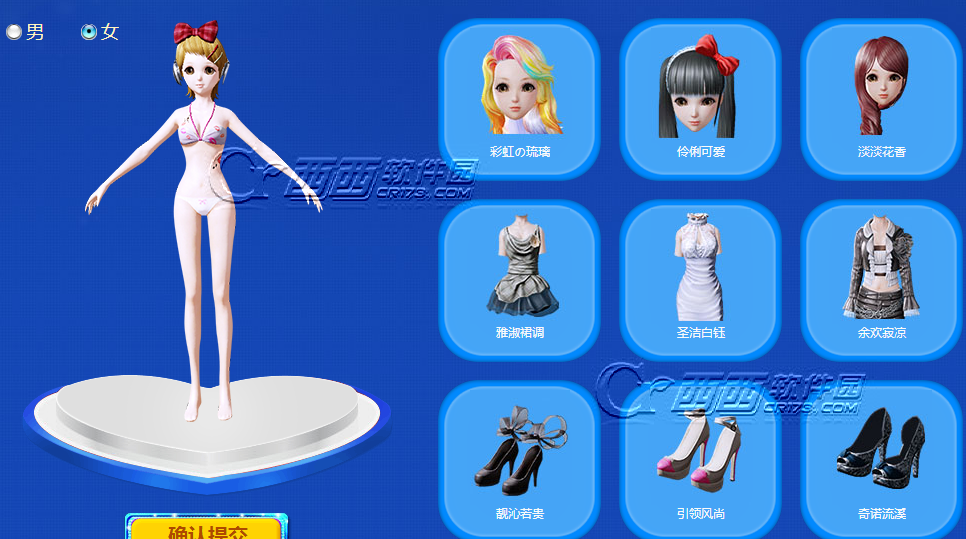This screenshot has height=539, width=966.
Task: Pick the 彩虹の琉璃 rainbow hairstyle
Action: [x=520, y=98]
